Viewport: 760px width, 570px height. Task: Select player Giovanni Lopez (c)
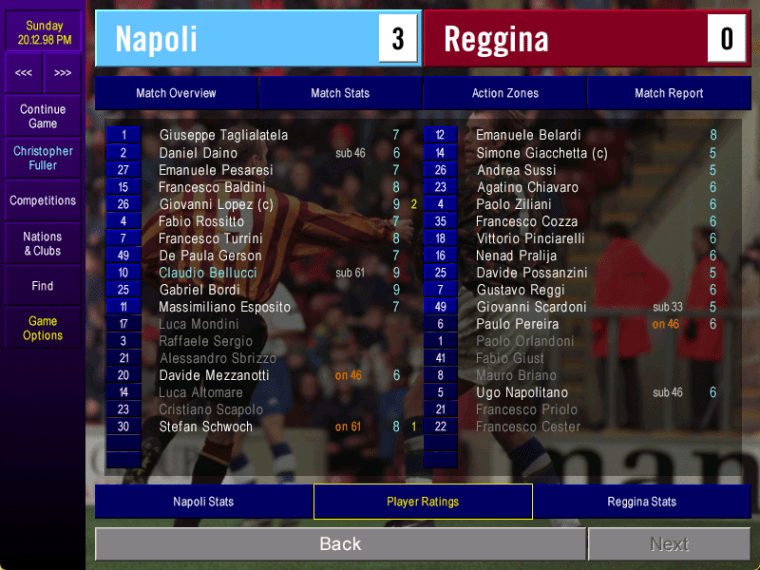tap(216, 204)
